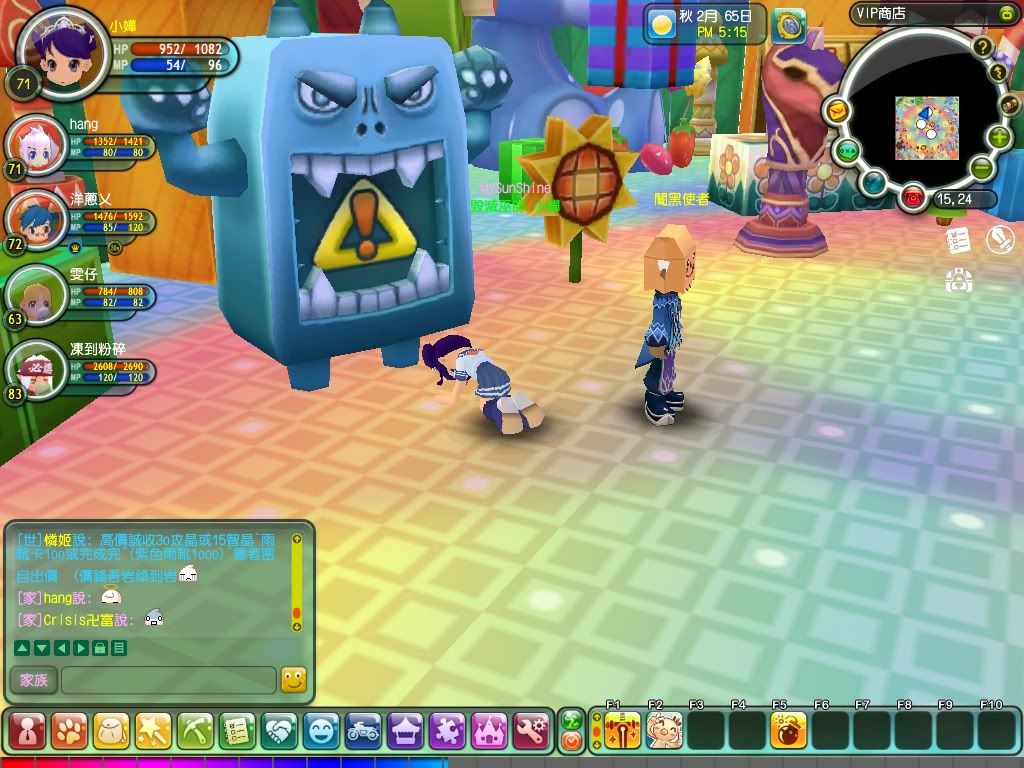Click the chat text input field

[168, 680]
